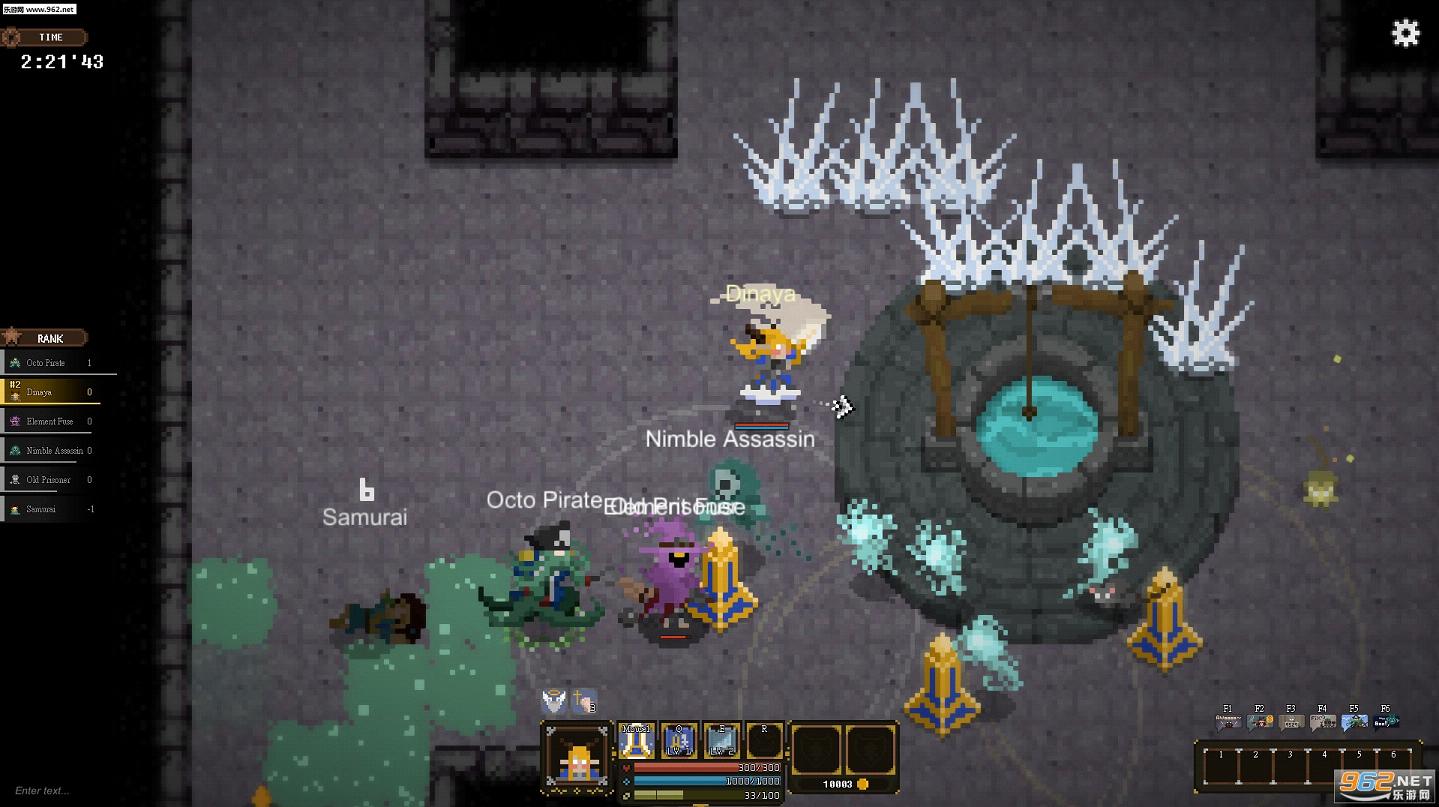Send the F6 emote bubble
Viewport: 1439px width, 807px height.
click(1386, 721)
